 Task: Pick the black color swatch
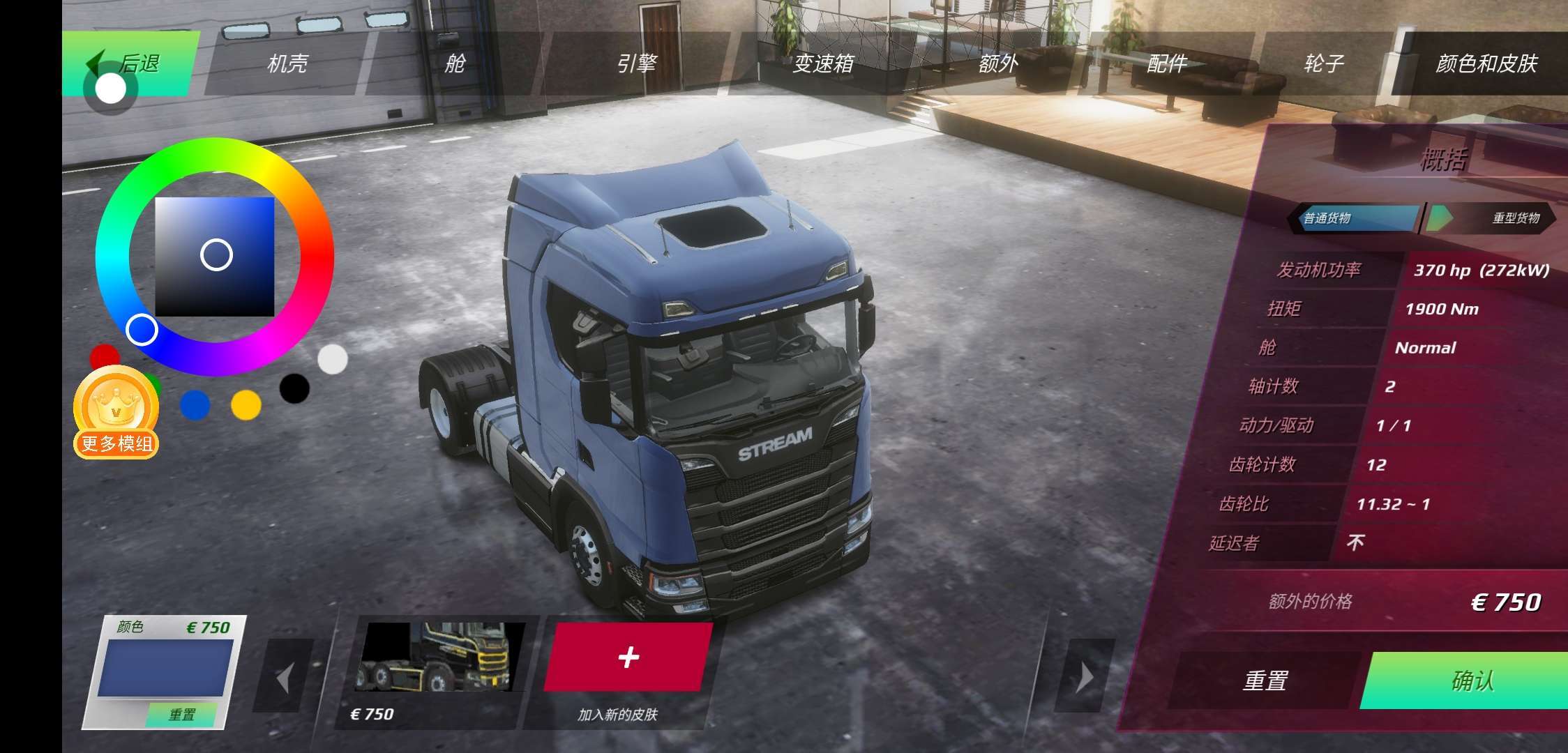pos(294,388)
